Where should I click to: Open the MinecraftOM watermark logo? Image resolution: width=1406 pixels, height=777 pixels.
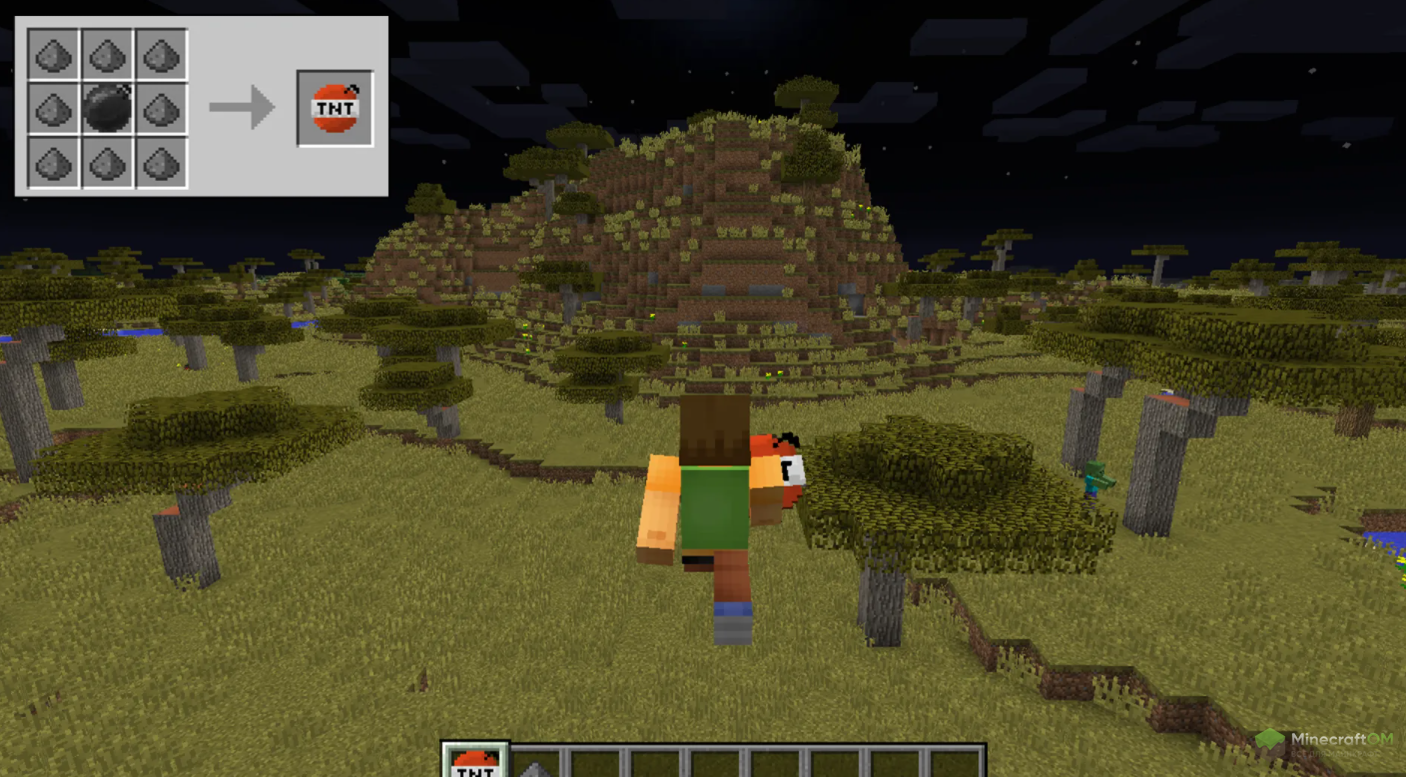point(1325,741)
